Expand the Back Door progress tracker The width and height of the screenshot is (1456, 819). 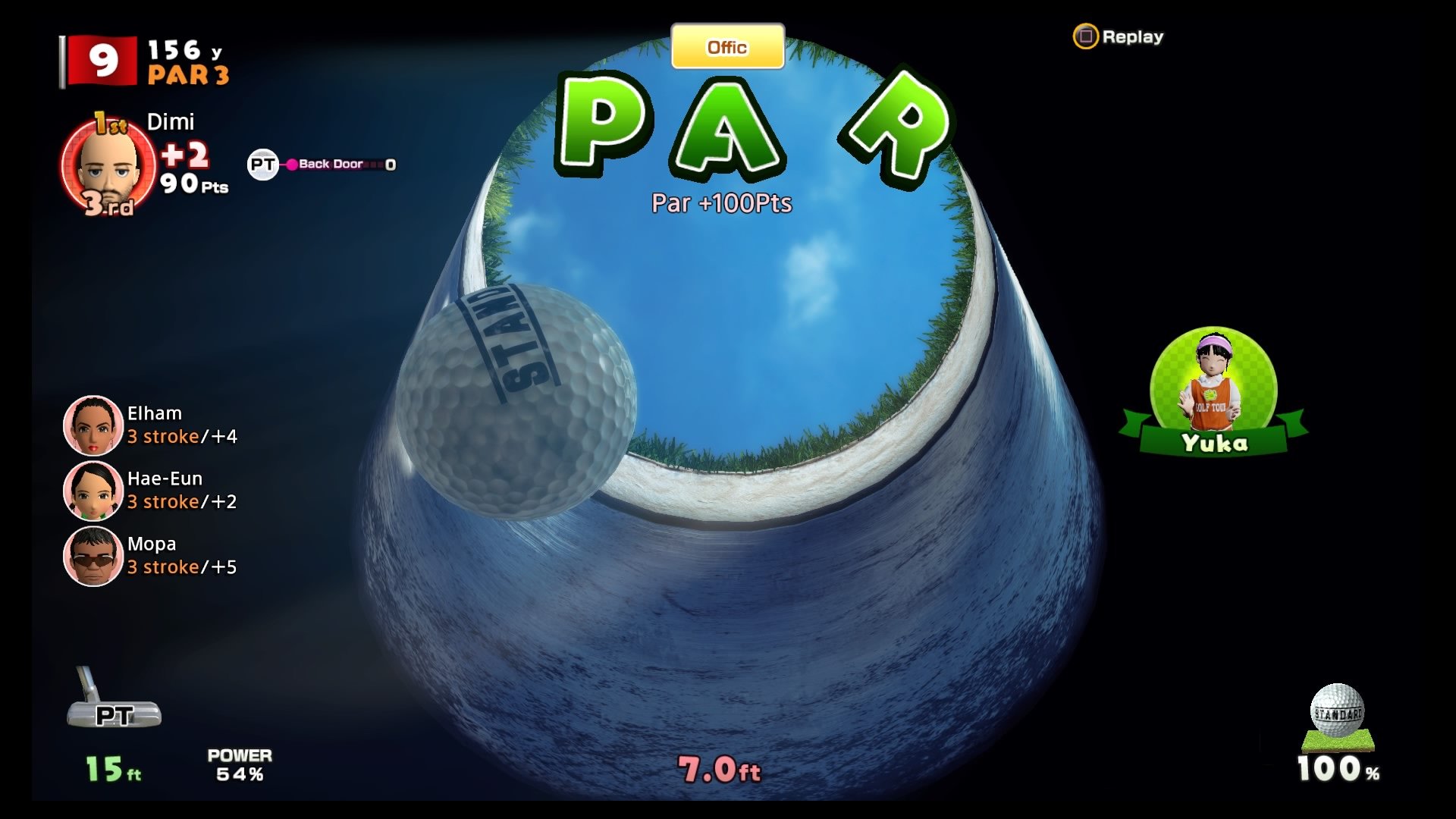(334, 164)
